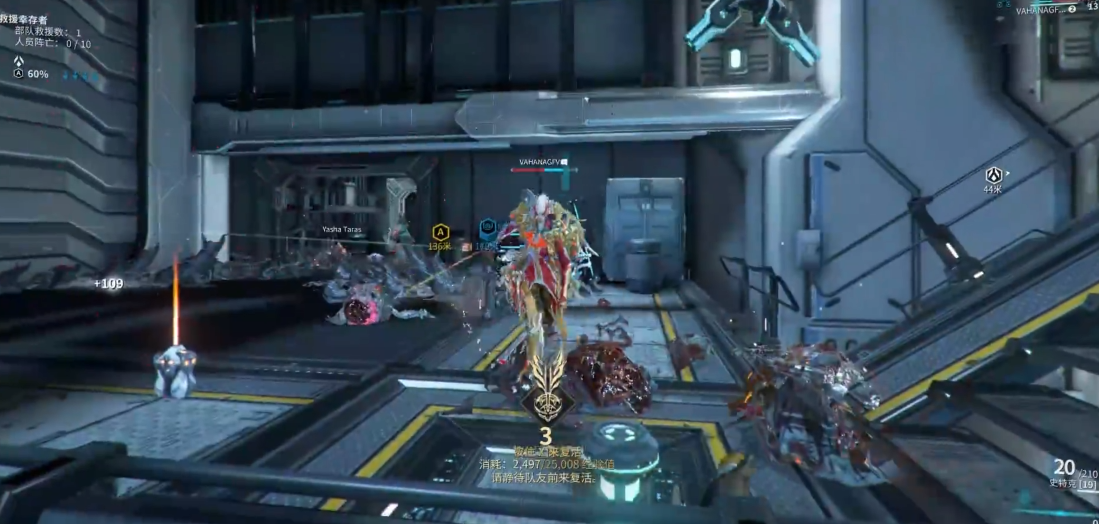Select the white waypoint marker labeled 44米

(x=993, y=175)
